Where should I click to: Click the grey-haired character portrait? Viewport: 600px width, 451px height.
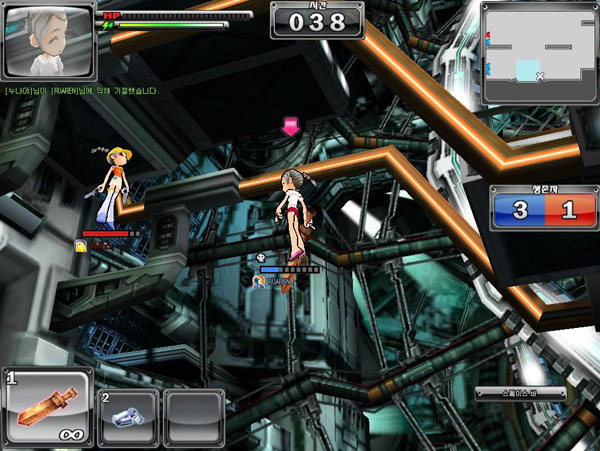[x=49, y=42]
